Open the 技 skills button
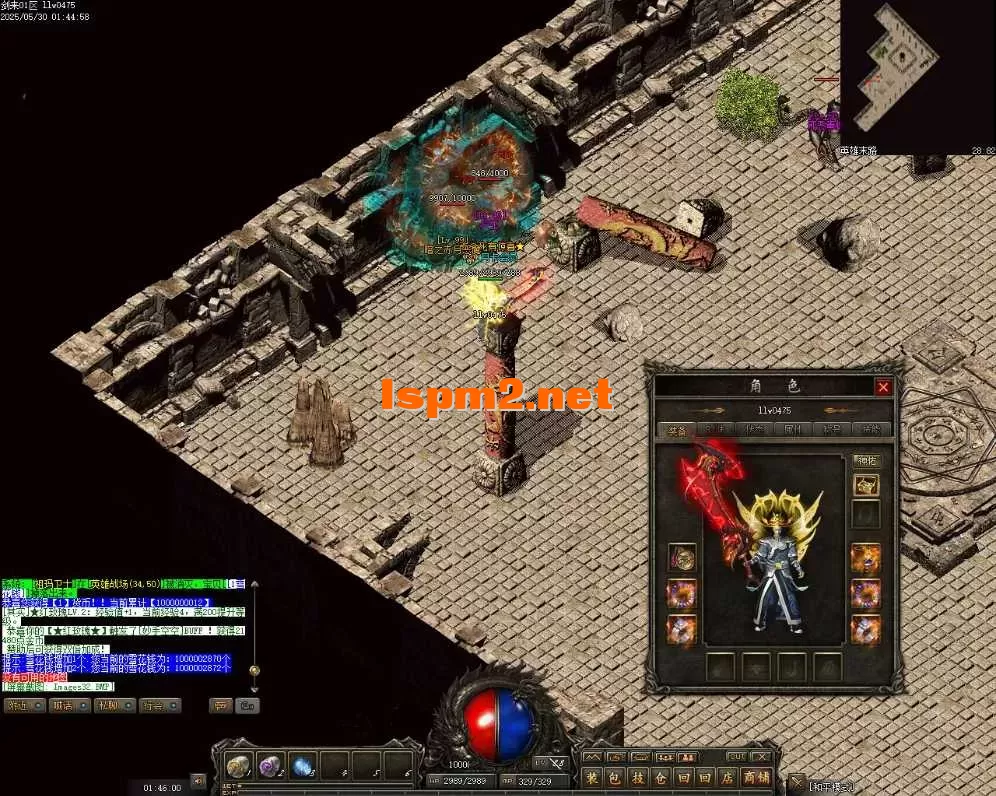The height and width of the screenshot is (796, 996). click(x=637, y=777)
